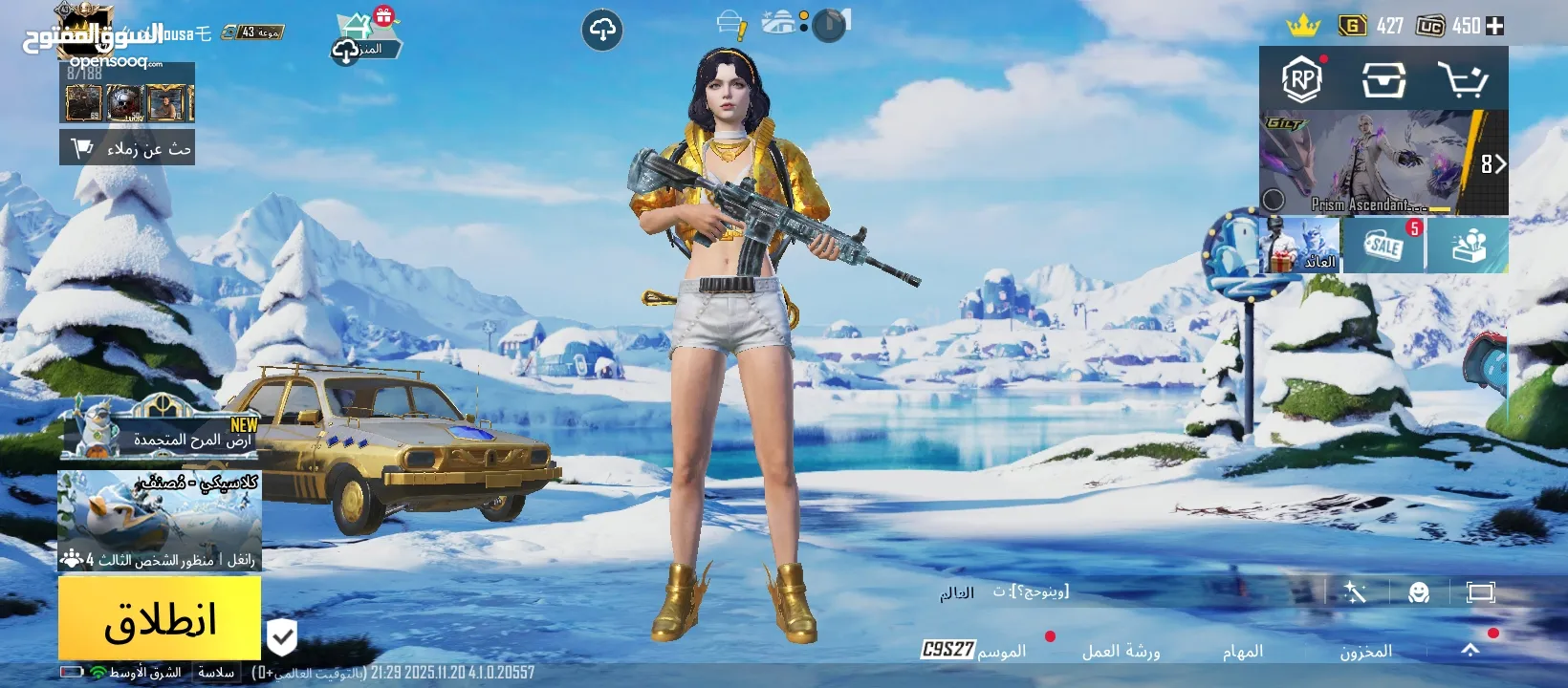Open the inventory tab in bottom bar
This screenshot has width=1568, height=688.
(x=1365, y=651)
